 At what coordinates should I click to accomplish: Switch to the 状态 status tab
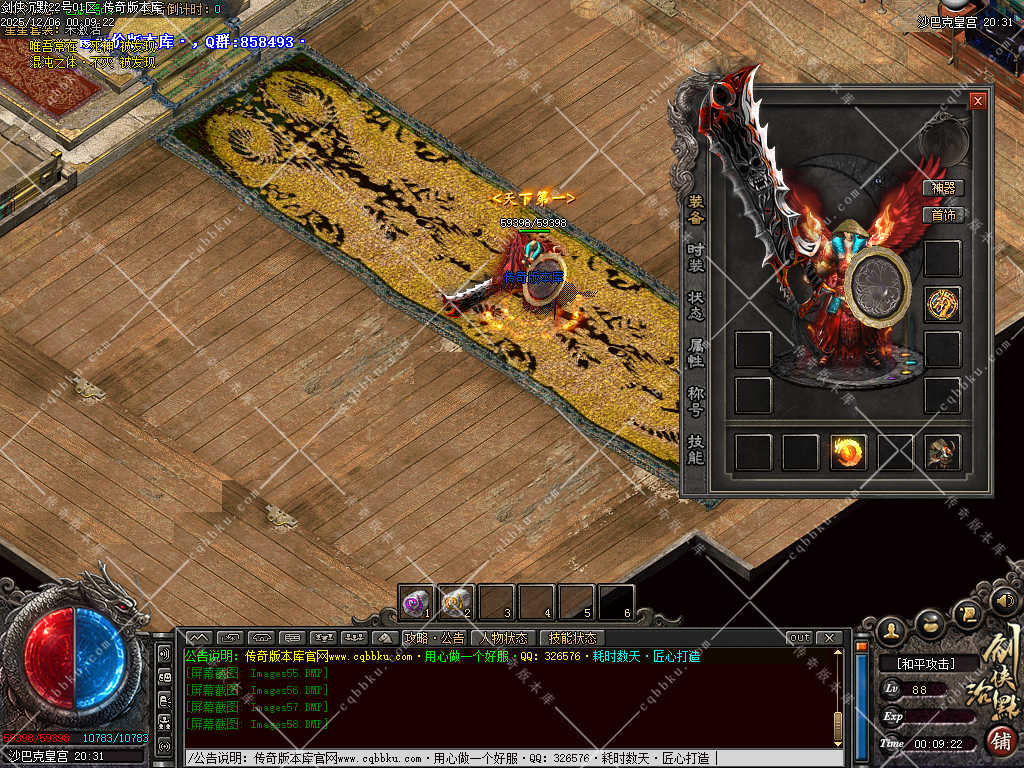[x=696, y=306]
